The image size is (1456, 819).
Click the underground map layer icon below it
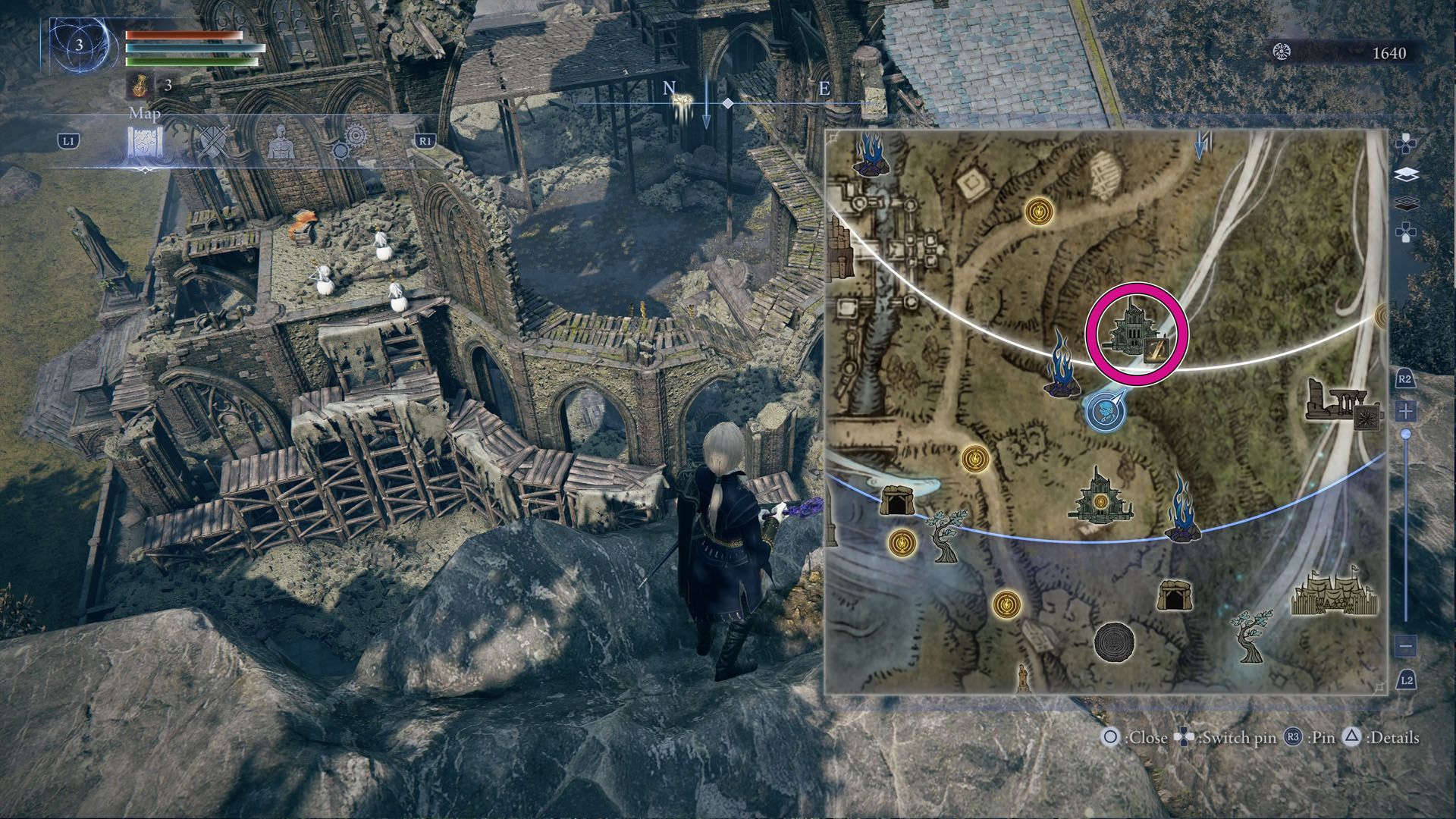[1408, 205]
